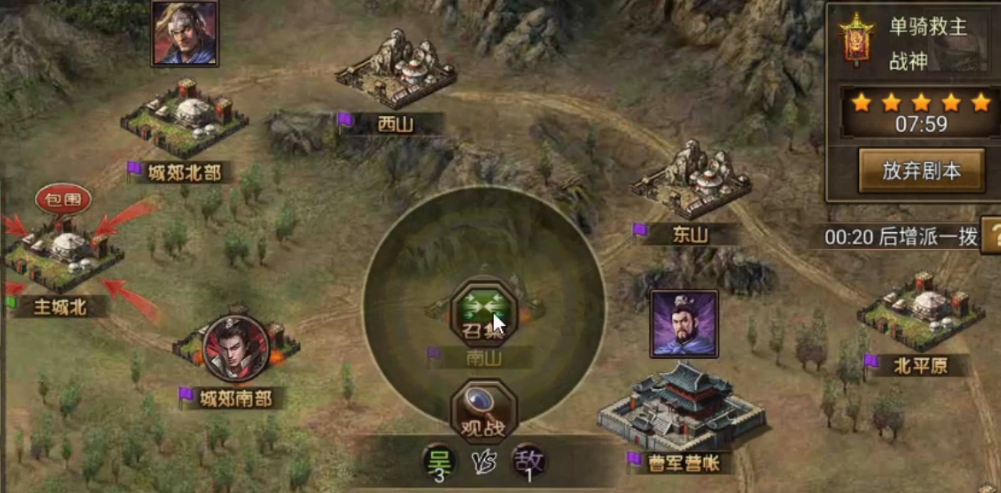
Task: Open the question mark help button
Action: tap(992, 236)
